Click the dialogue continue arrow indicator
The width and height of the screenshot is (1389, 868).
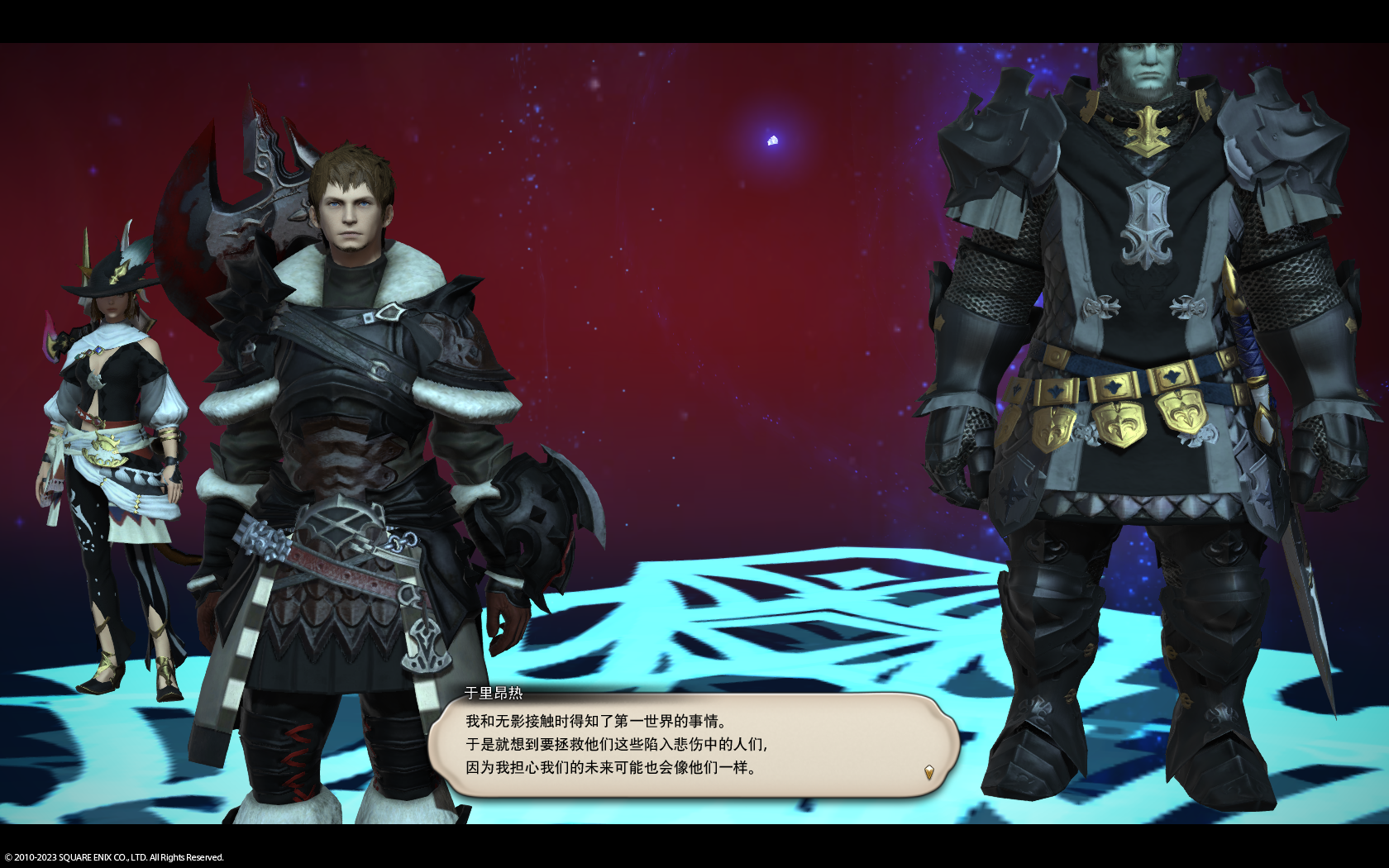tap(928, 772)
